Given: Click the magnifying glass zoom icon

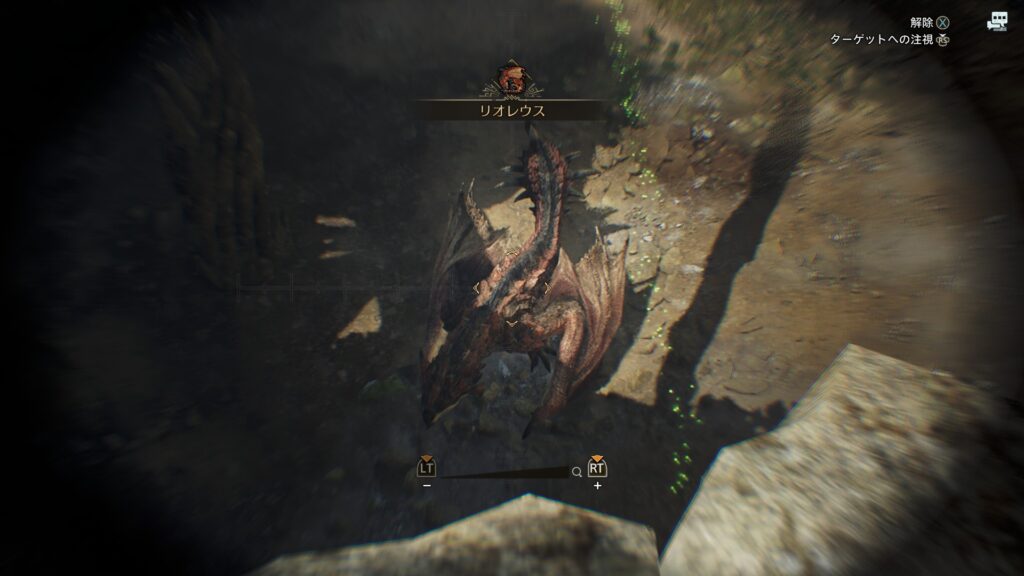Looking at the screenshot, I should [577, 472].
